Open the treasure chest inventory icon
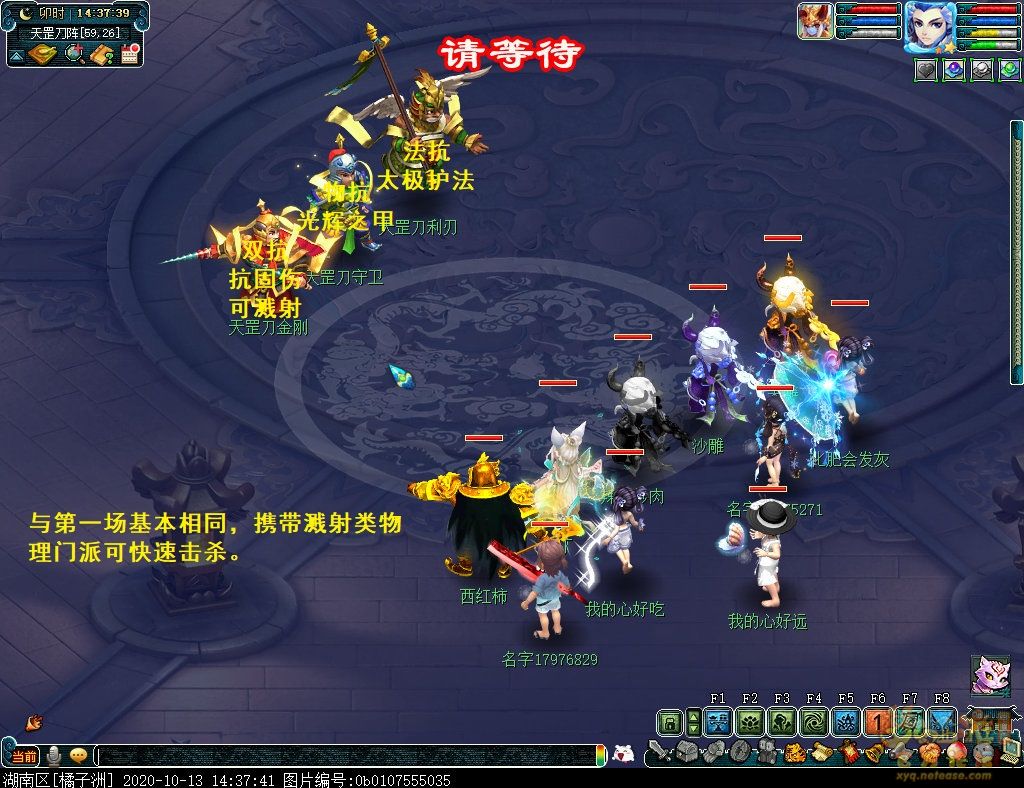This screenshot has width=1024, height=788. tap(687, 752)
